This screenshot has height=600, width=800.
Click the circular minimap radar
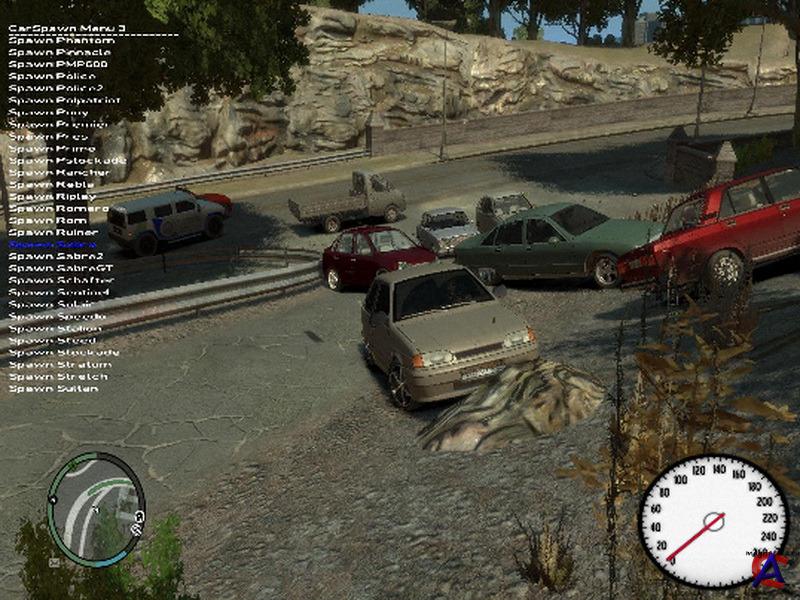[96, 508]
